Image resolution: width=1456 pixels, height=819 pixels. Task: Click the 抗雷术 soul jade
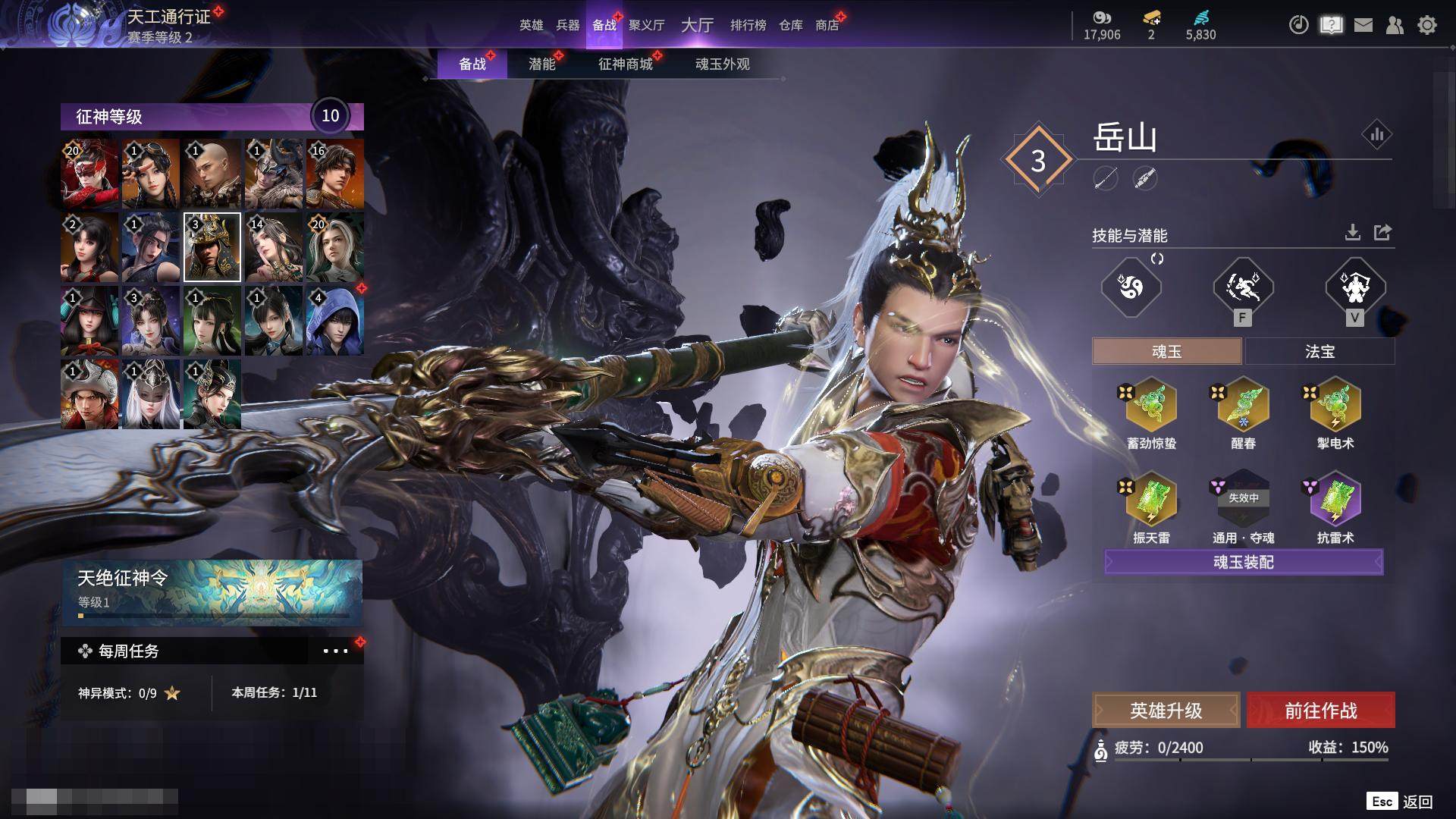(1335, 500)
